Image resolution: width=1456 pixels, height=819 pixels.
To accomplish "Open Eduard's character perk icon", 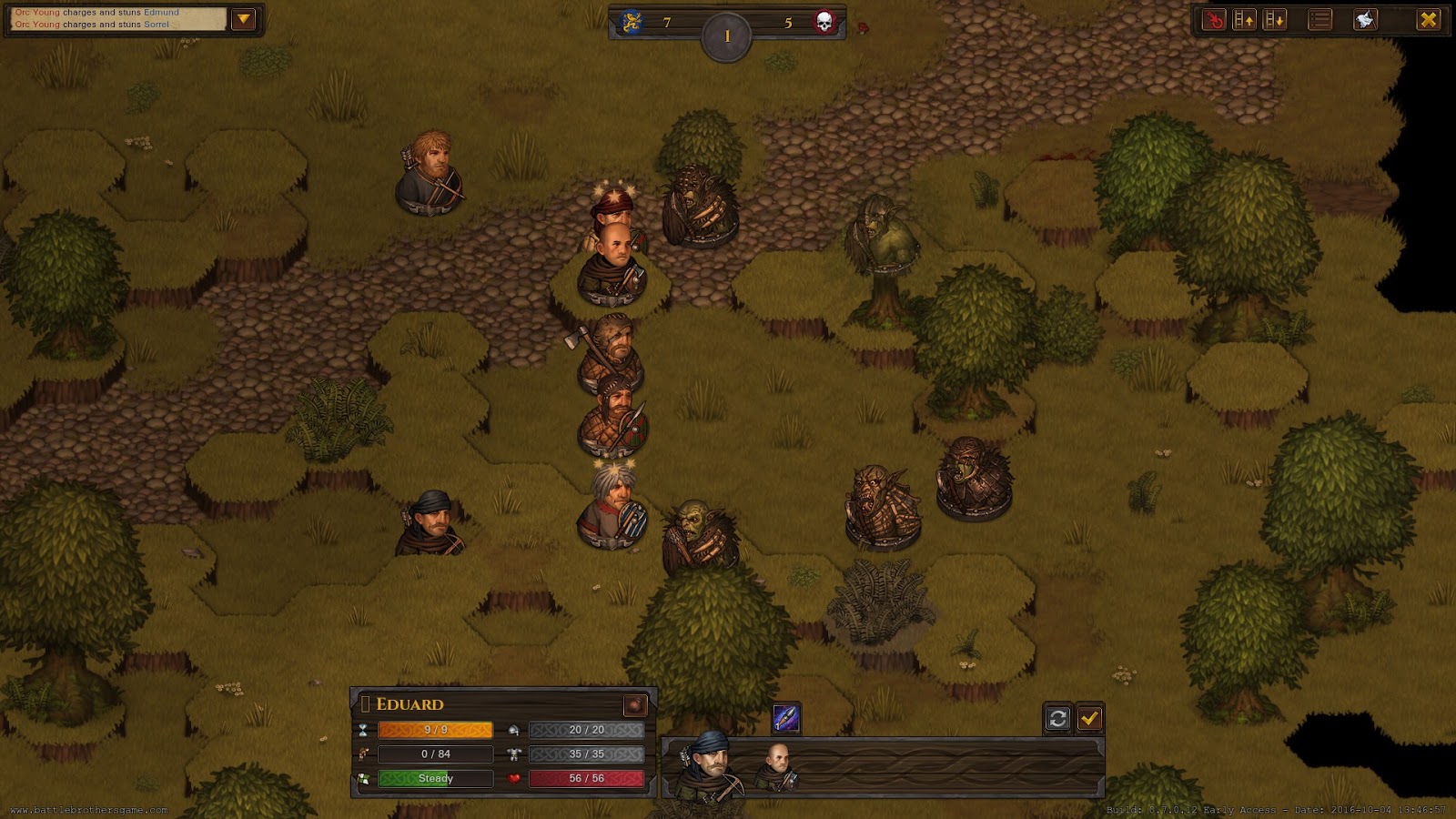I will pyautogui.click(x=636, y=704).
